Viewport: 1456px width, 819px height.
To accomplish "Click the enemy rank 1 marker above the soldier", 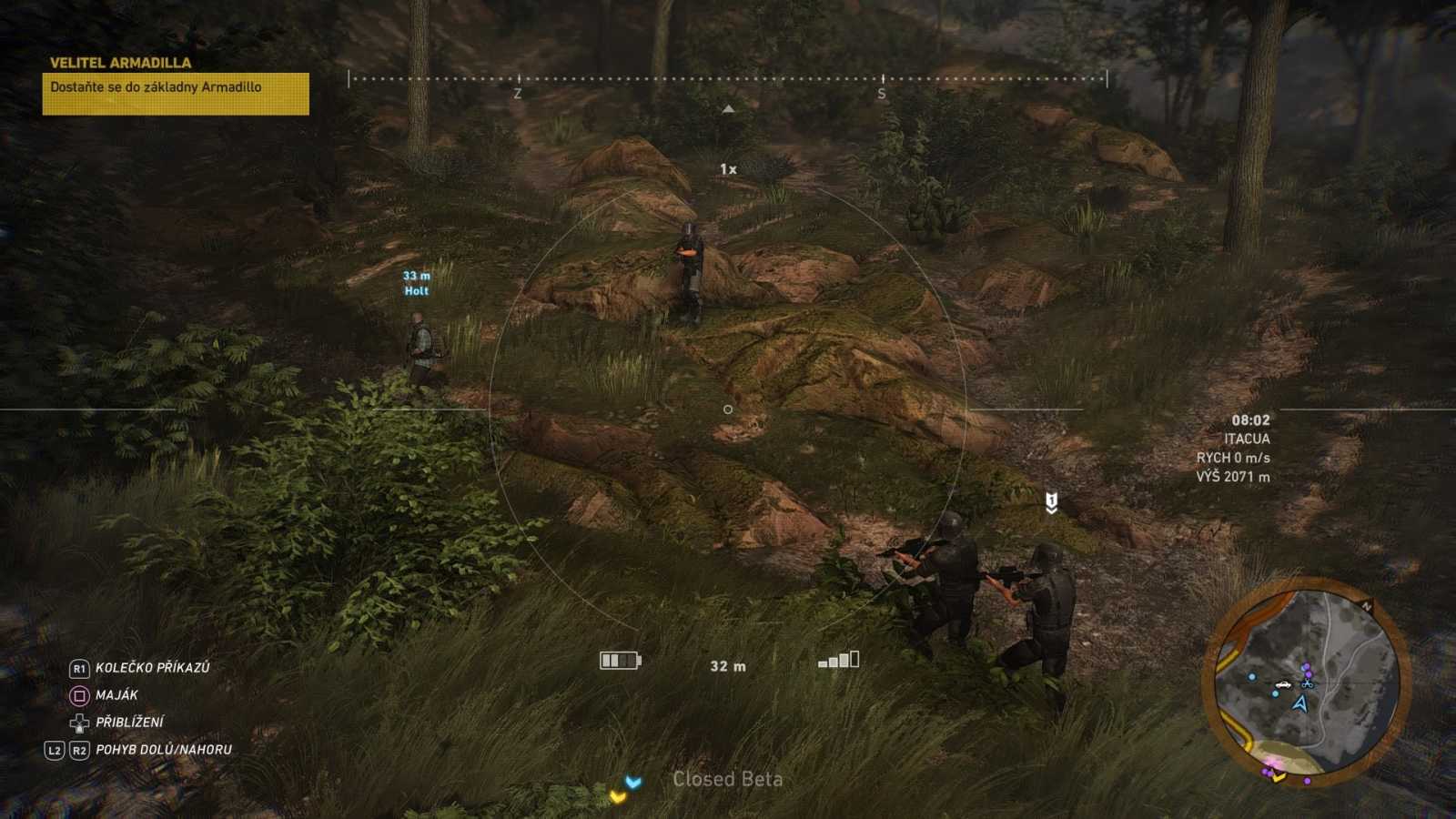I will click(x=1052, y=497).
